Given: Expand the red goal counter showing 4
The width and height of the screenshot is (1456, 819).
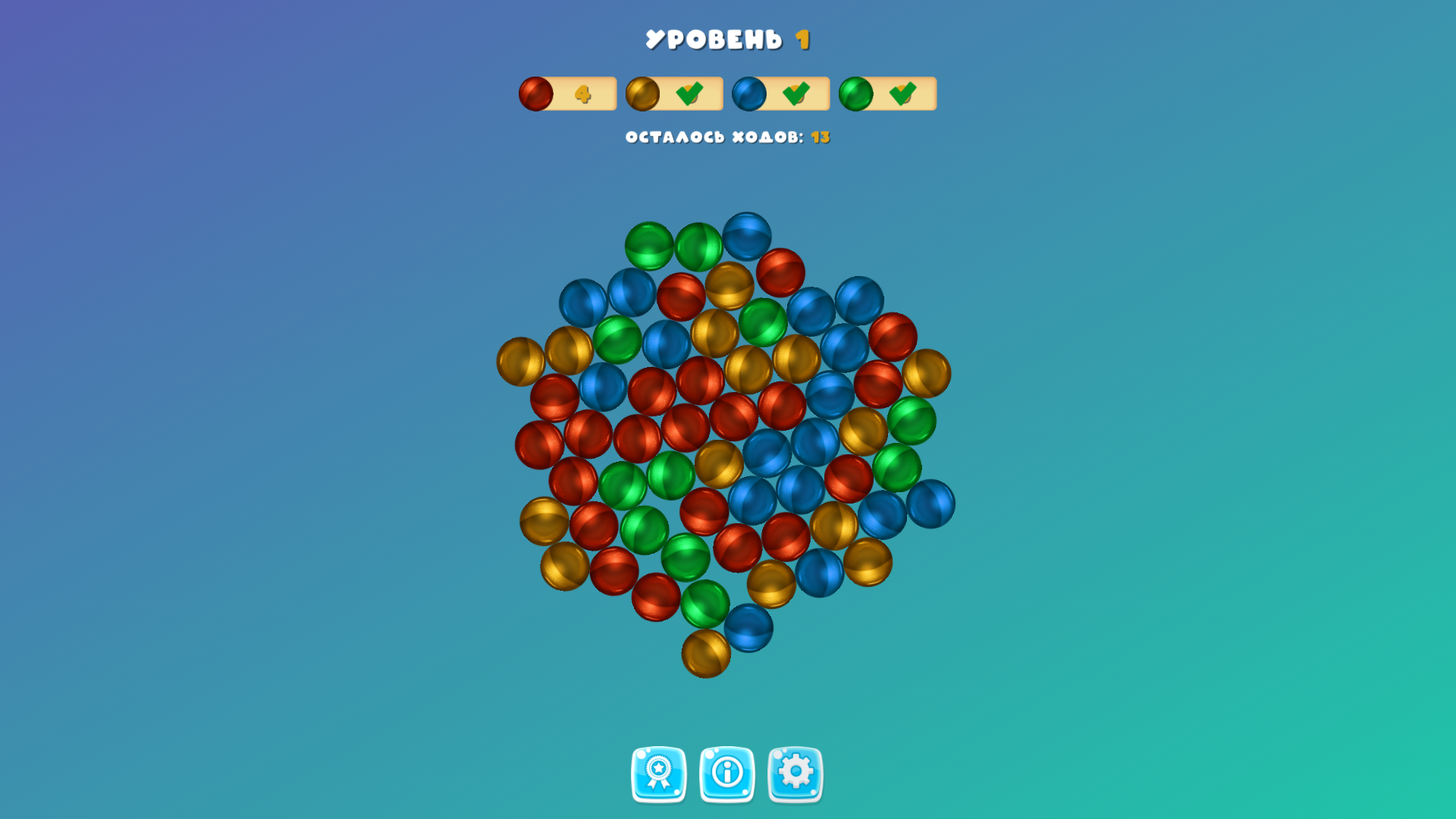Looking at the screenshot, I should click(583, 93).
